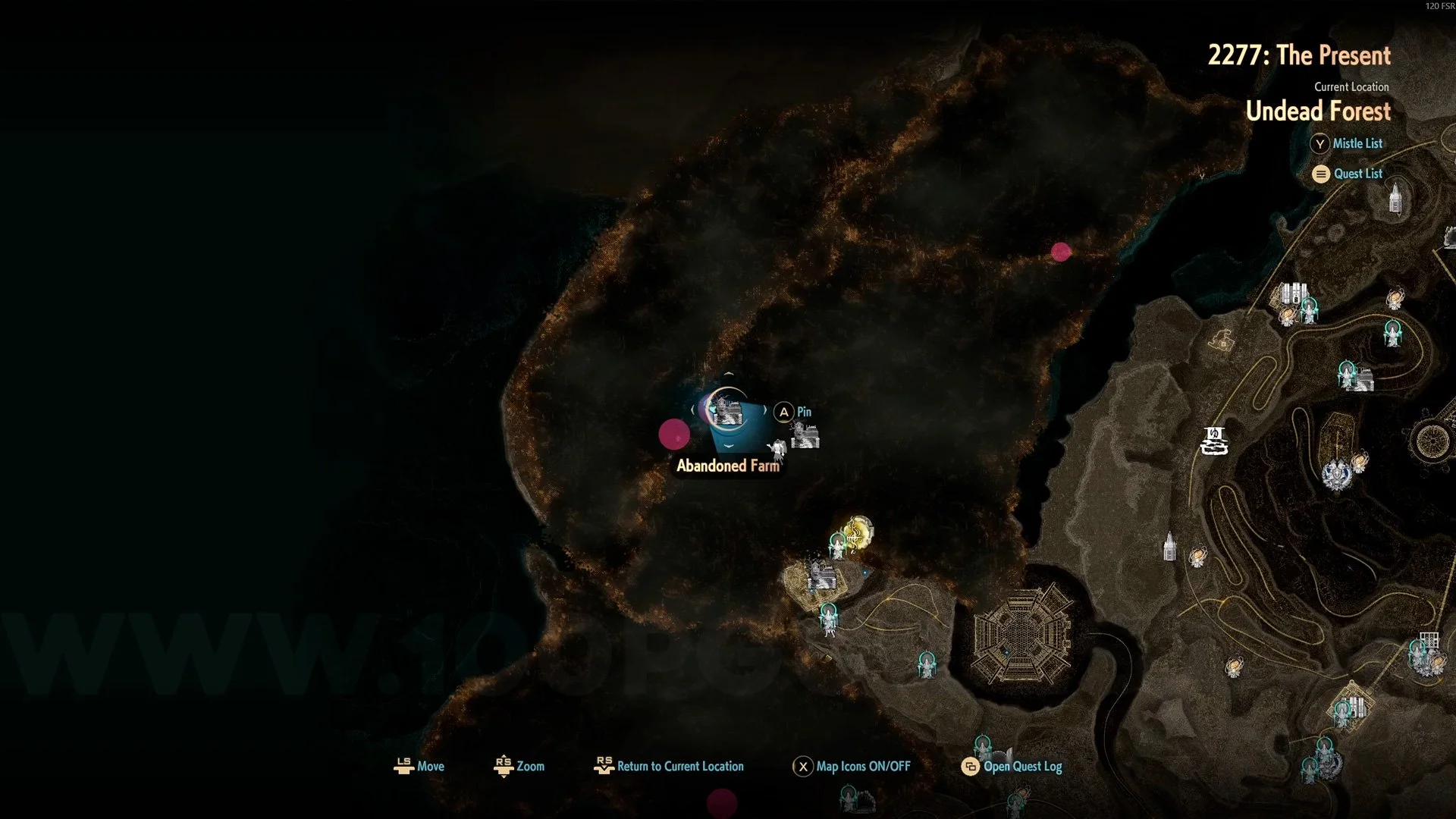This screenshot has height=819, width=1456.
Task: Select the small pink marker on northern forest ridge
Action: pos(1061,252)
